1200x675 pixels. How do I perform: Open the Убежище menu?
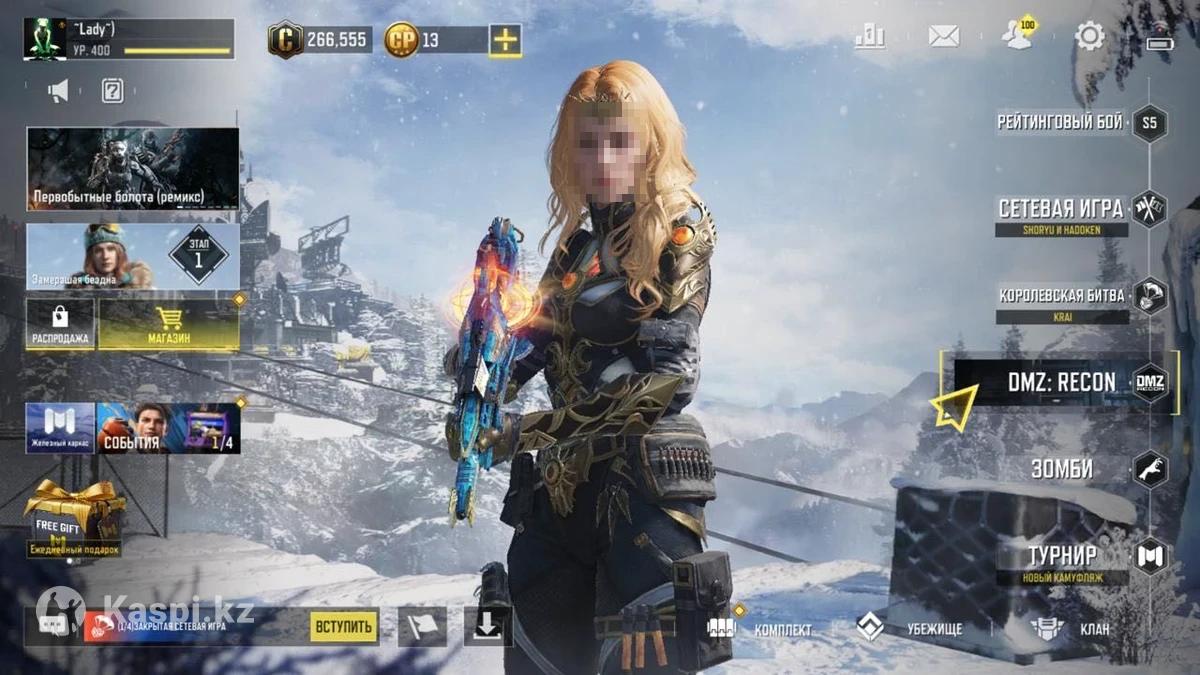(x=908, y=629)
